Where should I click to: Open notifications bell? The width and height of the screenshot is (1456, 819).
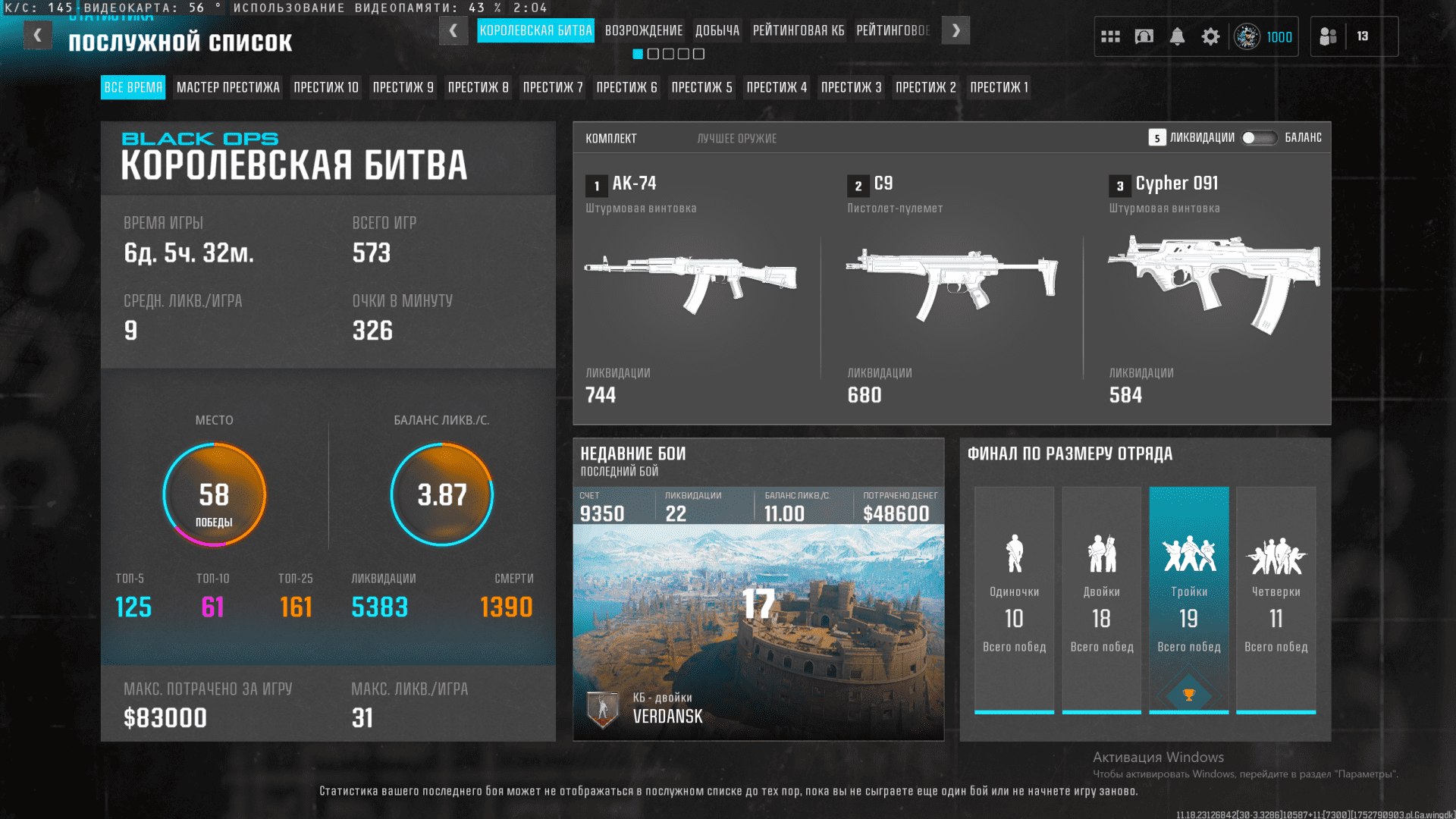(x=1177, y=36)
